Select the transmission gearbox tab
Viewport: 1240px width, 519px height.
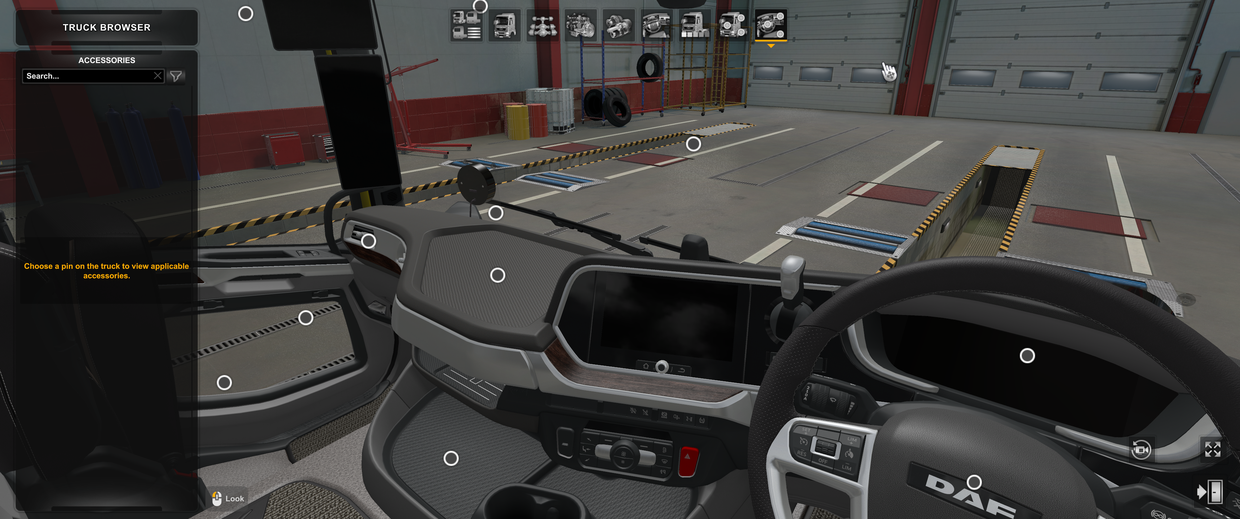point(618,25)
